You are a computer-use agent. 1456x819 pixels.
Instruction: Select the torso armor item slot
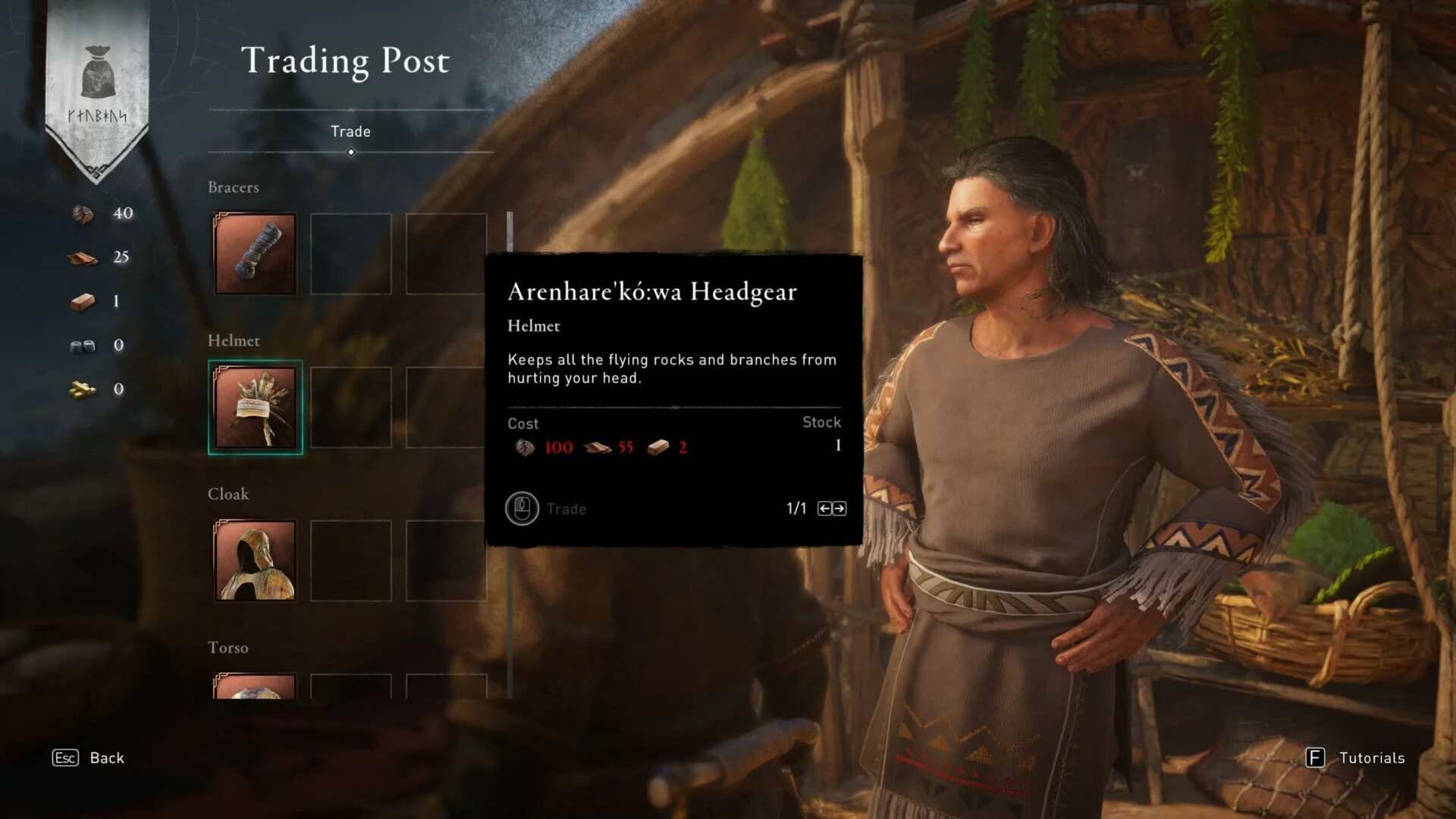pyautogui.click(x=255, y=686)
